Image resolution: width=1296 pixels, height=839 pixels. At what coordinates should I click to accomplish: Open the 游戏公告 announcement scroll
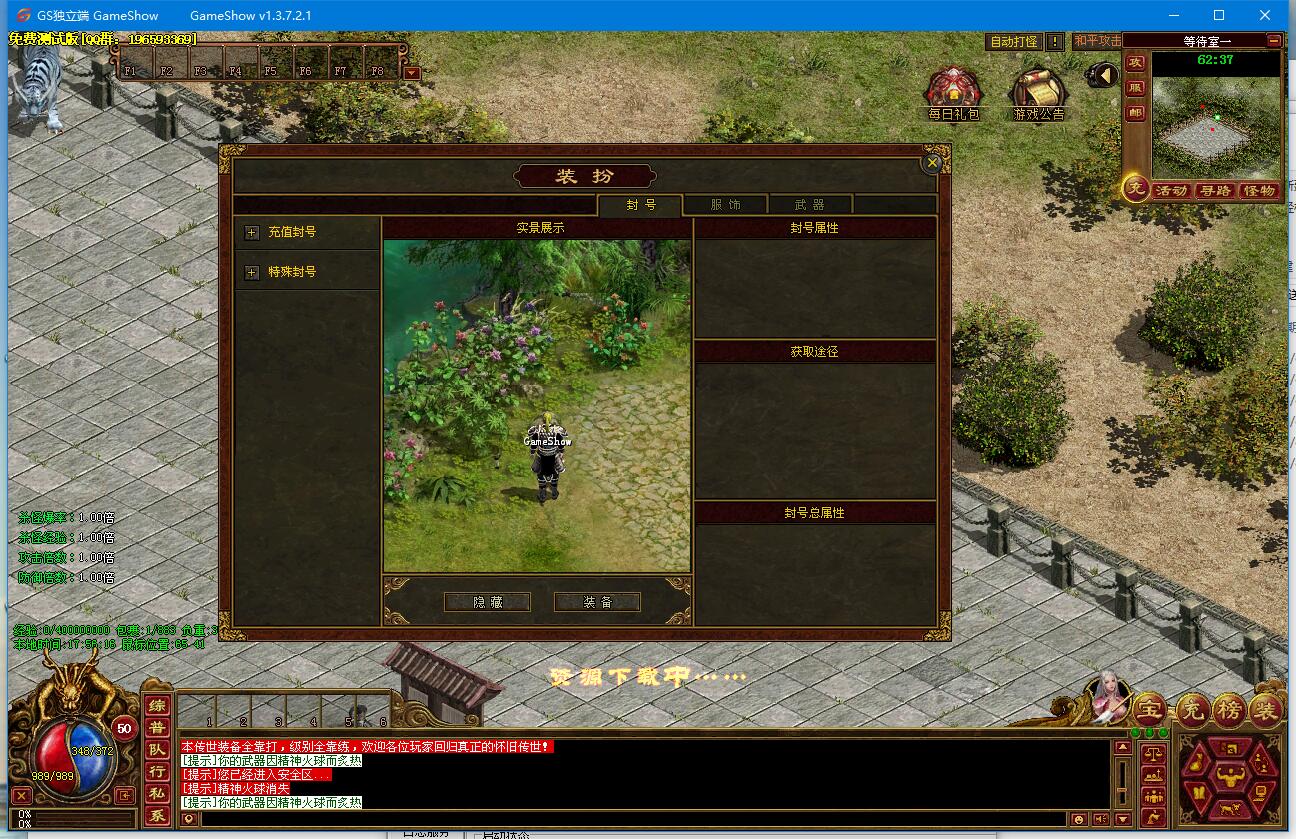tap(1039, 93)
